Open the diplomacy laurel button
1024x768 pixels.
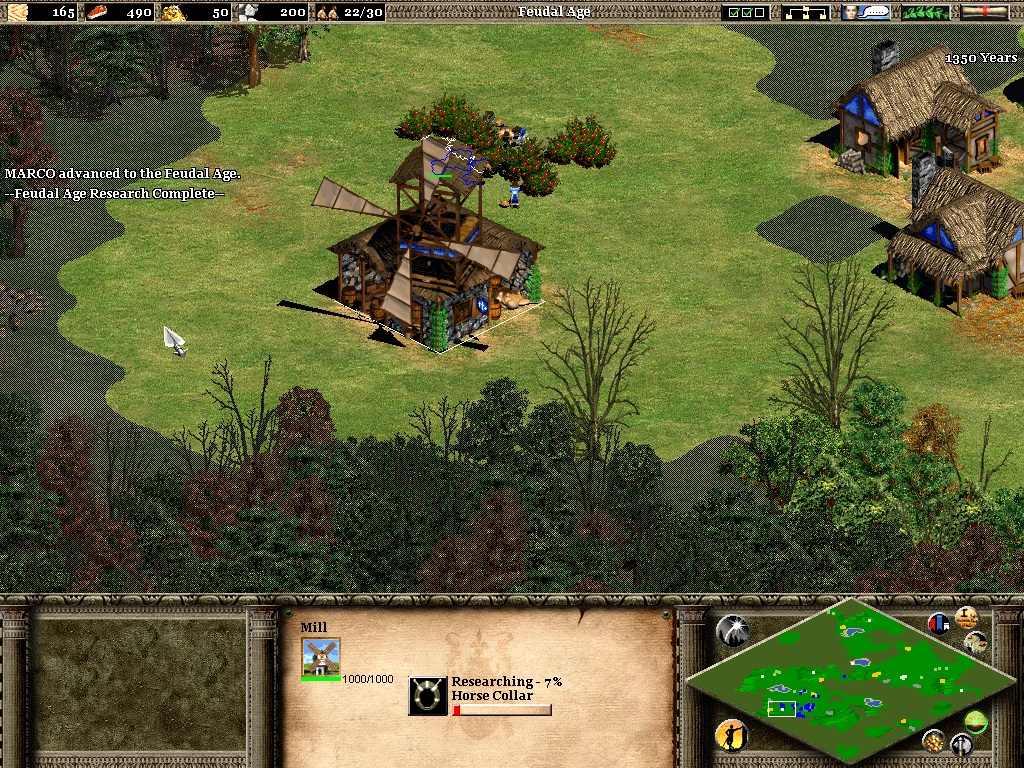[x=926, y=12]
